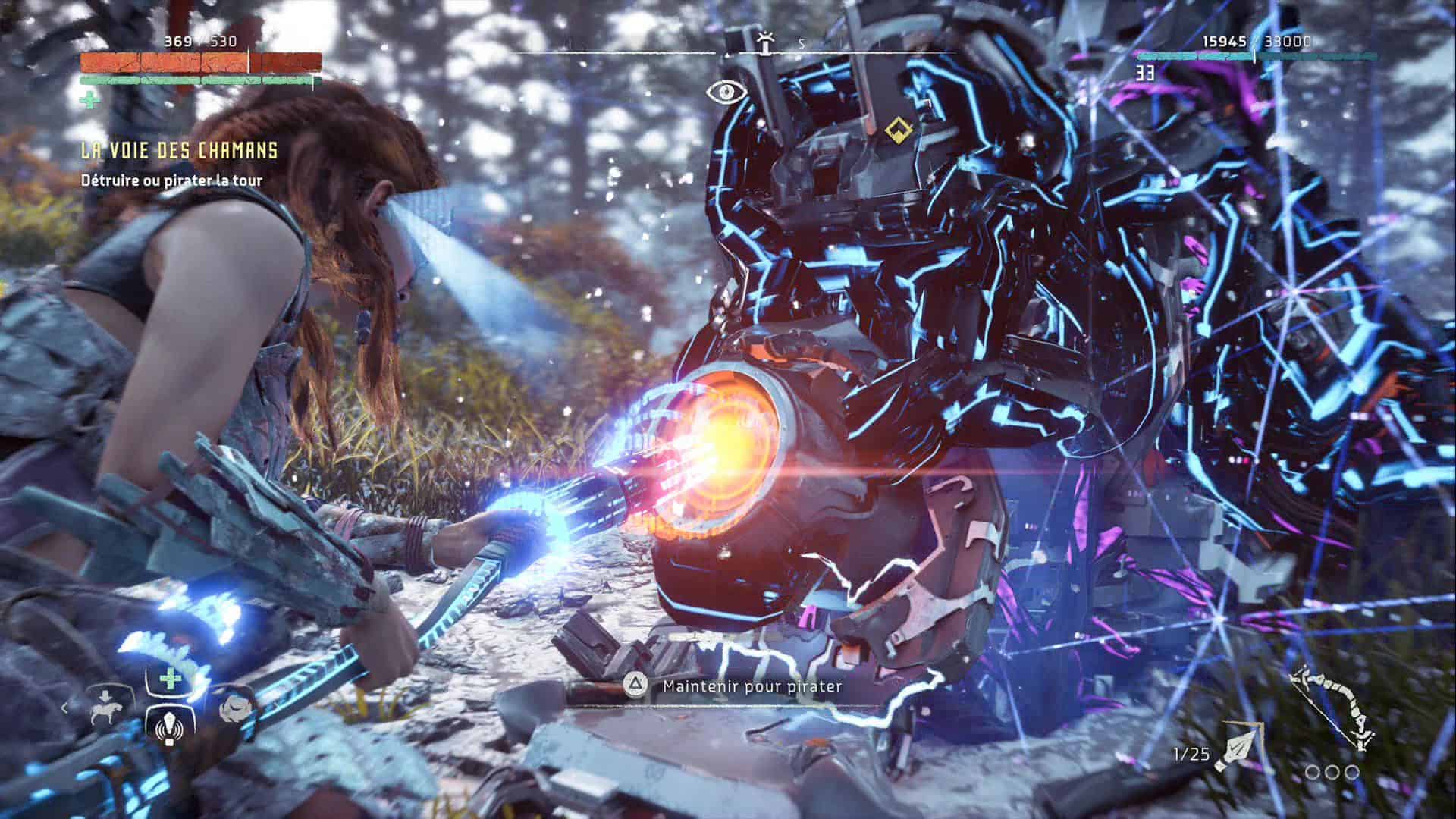Image resolution: width=1456 pixels, height=819 pixels.
Task: Choose the arrowhead ammo type icon
Action: pyautogui.click(x=1238, y=748)
